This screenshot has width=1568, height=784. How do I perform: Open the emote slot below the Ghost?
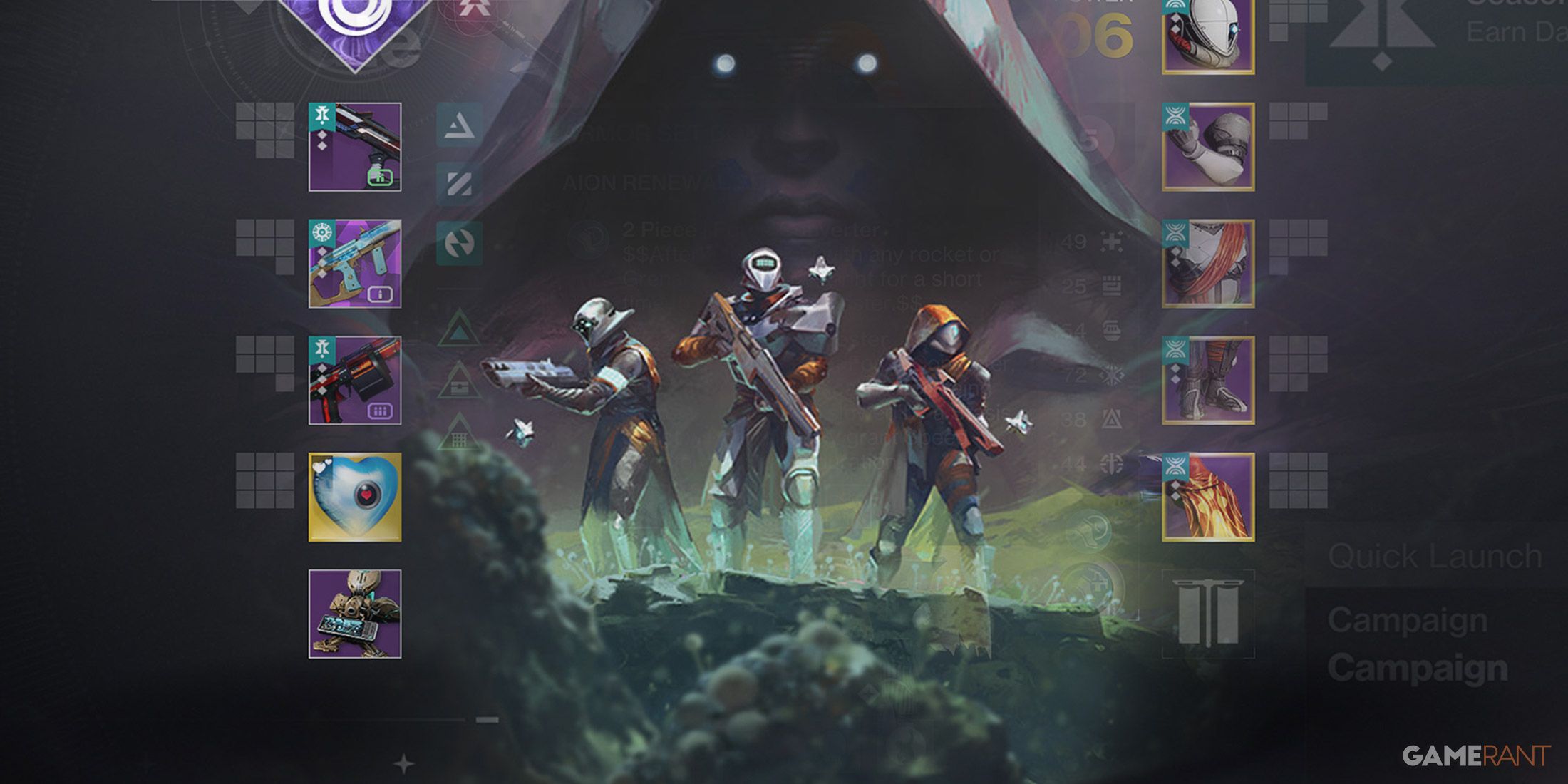tap(354, 614)
